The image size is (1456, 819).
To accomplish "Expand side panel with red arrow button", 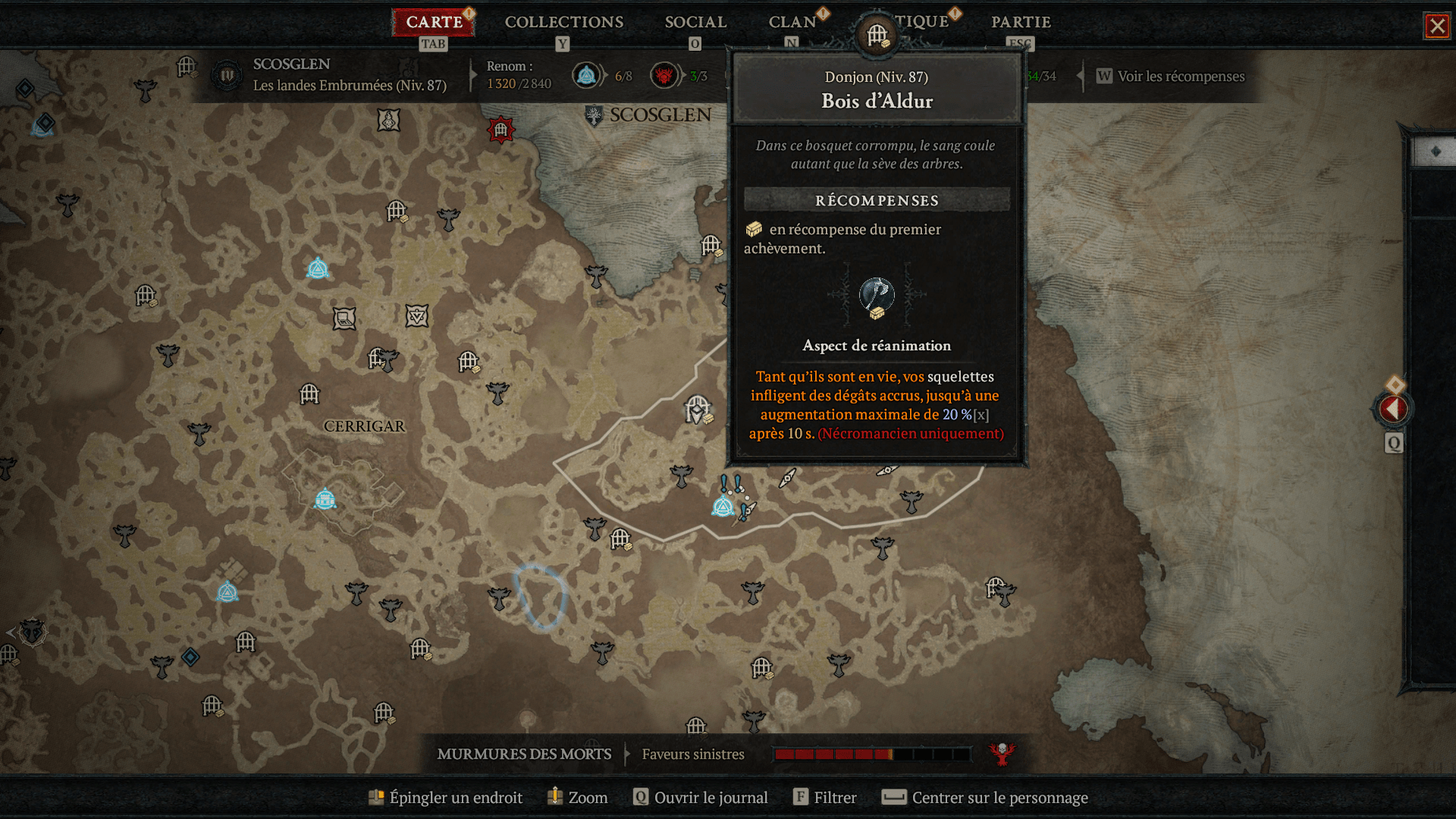I will pyautogui.click(x=1393, y=409).
